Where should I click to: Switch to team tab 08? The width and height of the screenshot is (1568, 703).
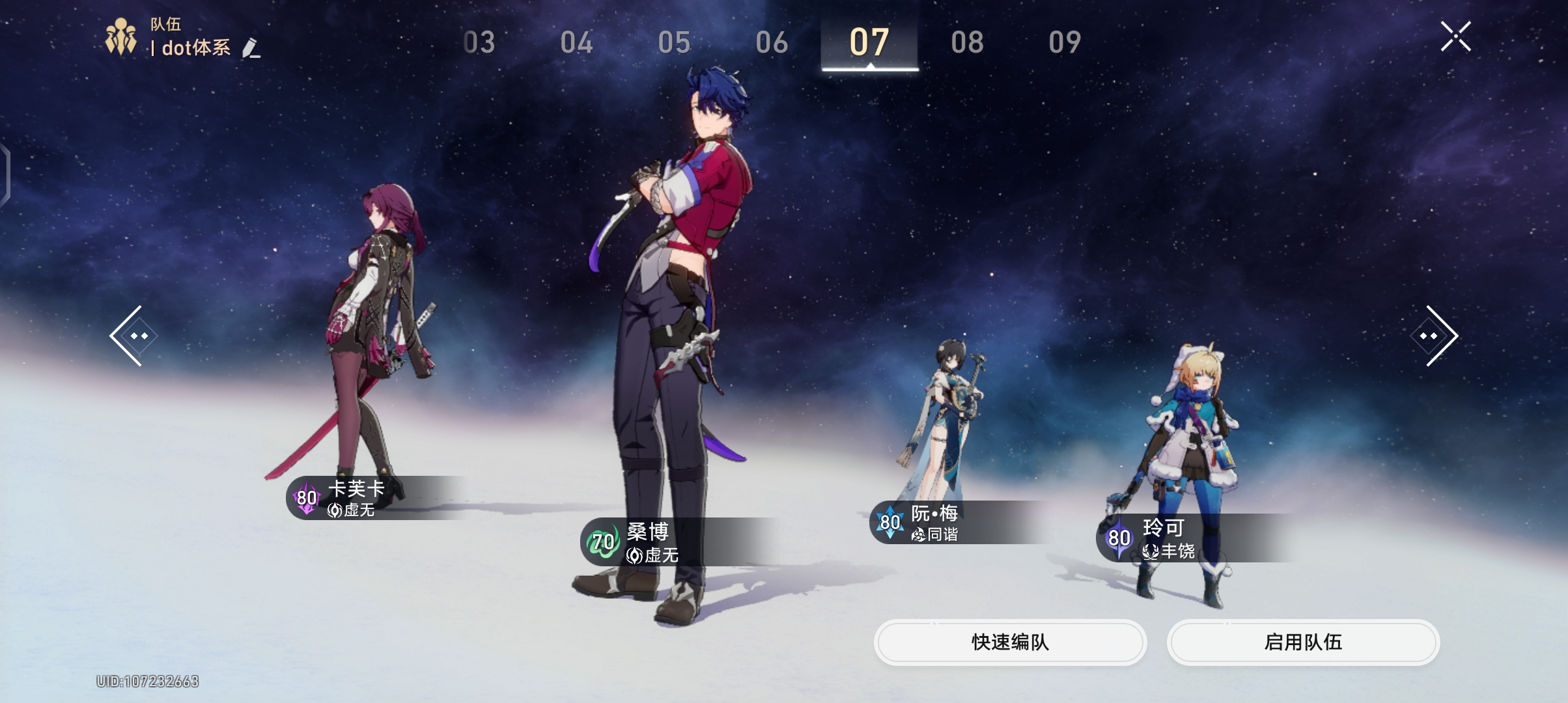click(x=967, y=43)
